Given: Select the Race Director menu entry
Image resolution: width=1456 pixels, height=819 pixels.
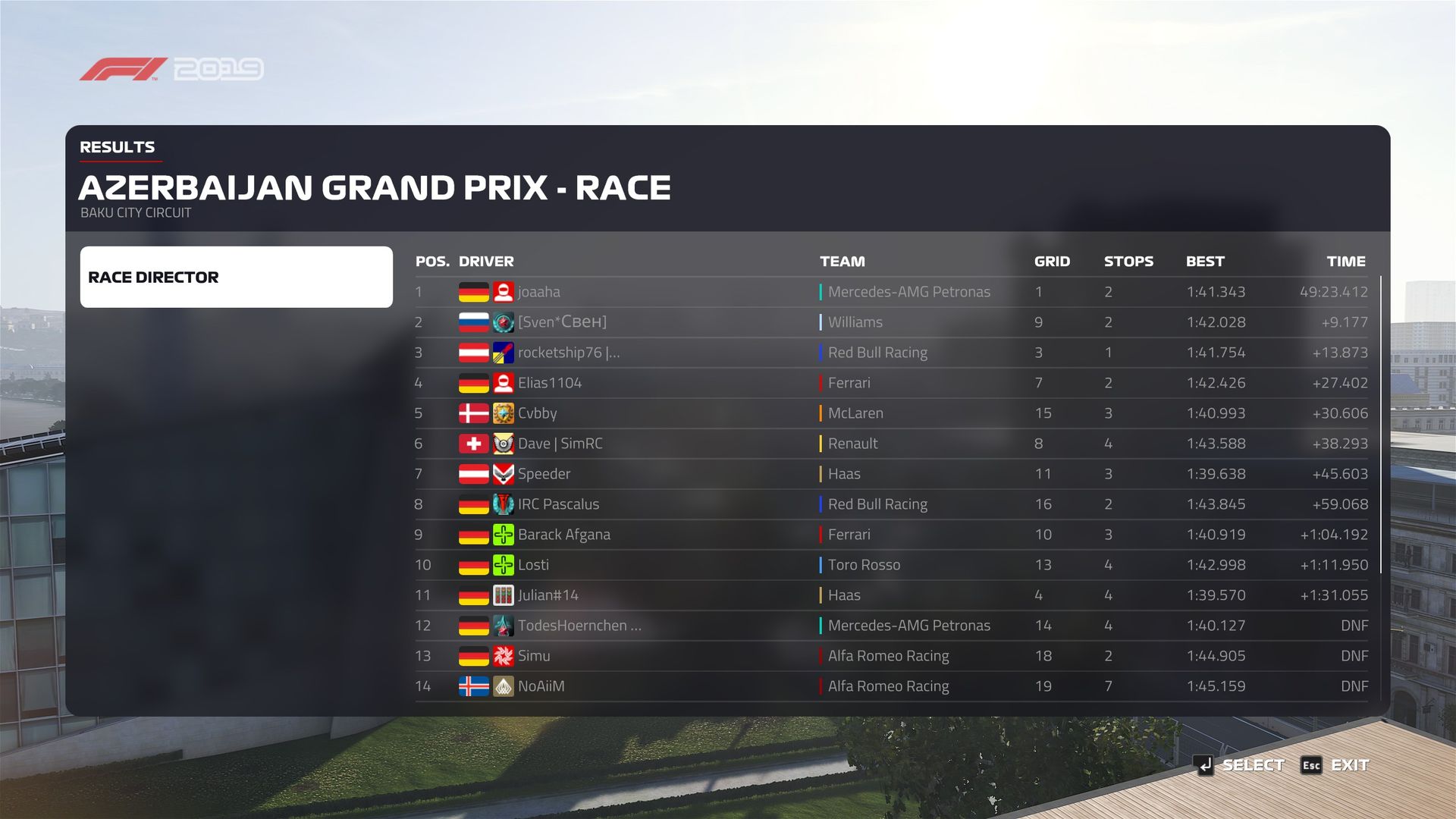Looking at the screenshot, I should coord(236,277).
